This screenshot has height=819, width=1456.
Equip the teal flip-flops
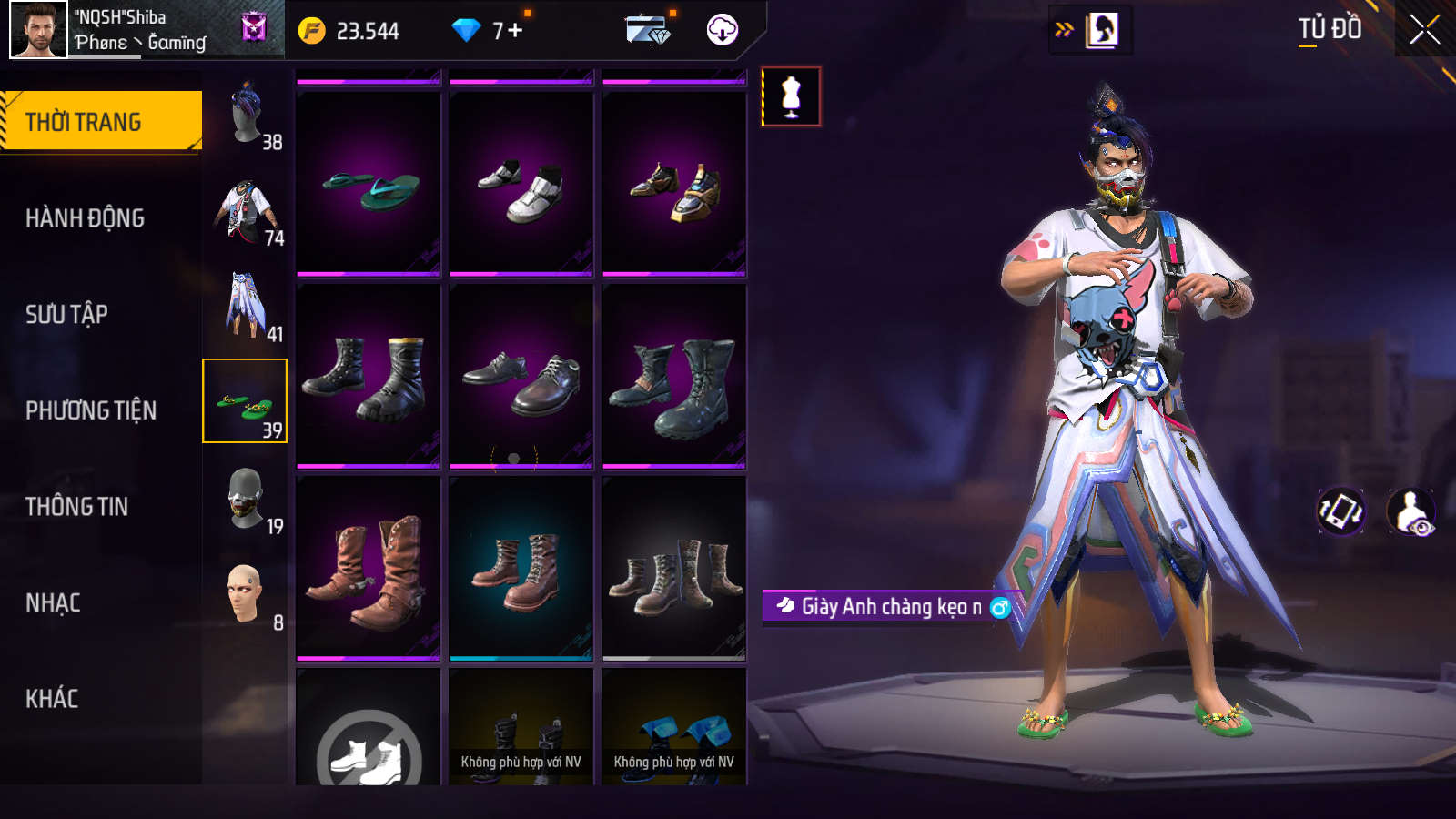369,186
